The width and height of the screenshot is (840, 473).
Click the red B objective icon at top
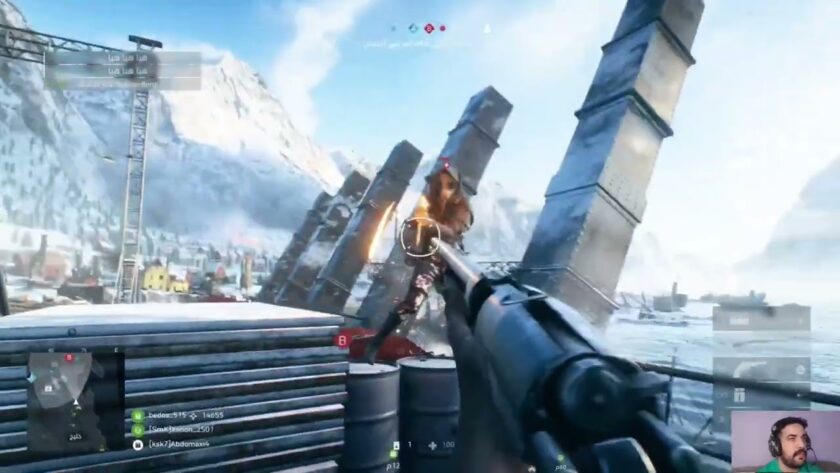coord(430,29)
